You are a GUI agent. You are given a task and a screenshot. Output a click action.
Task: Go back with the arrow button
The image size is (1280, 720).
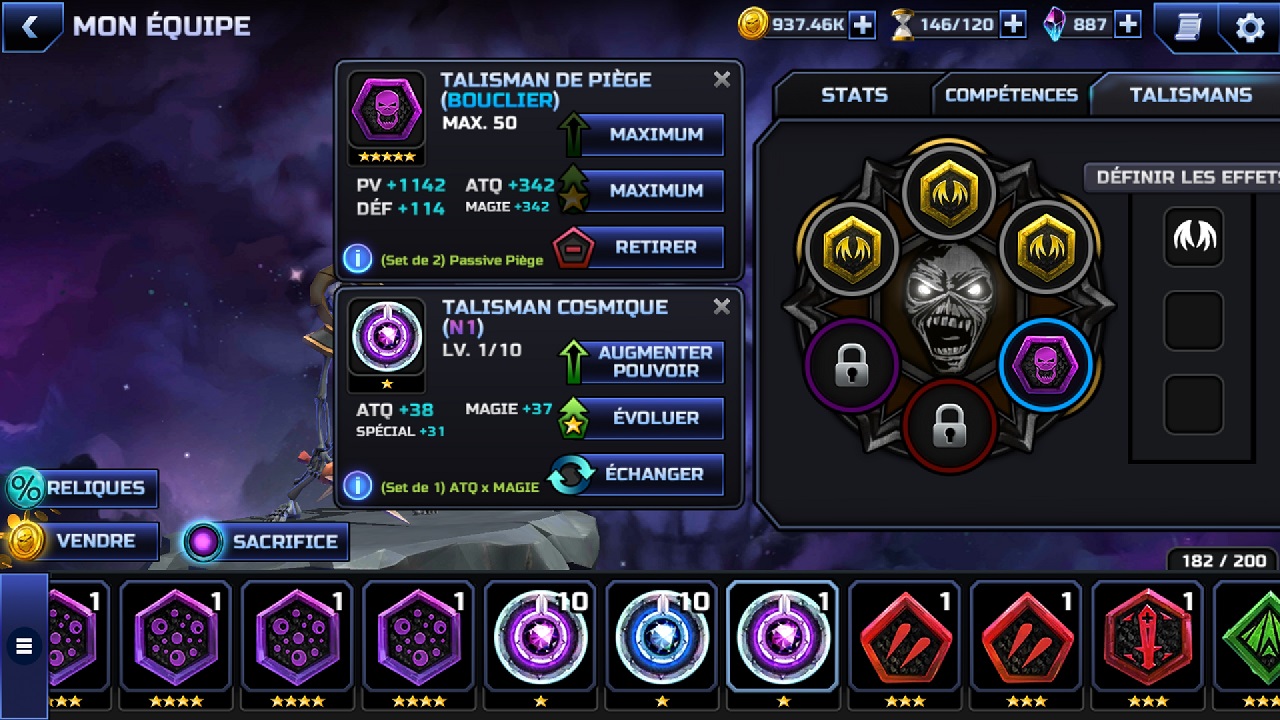point(30,27)
